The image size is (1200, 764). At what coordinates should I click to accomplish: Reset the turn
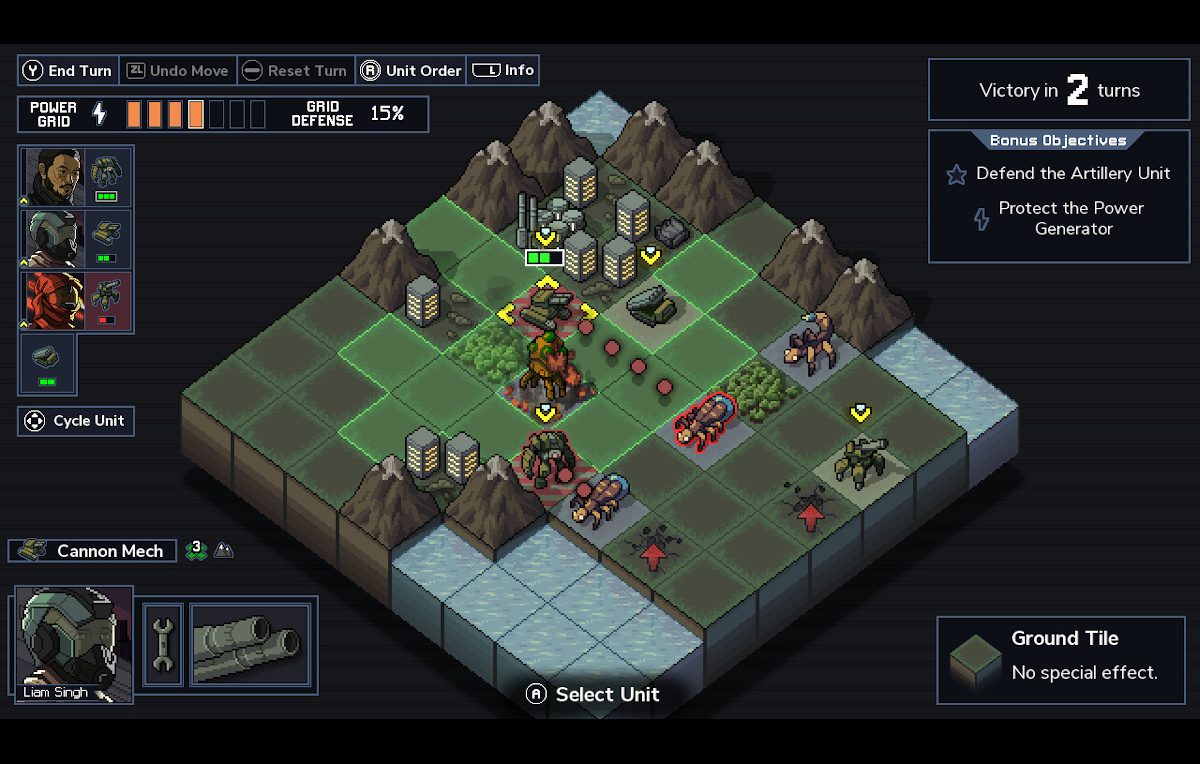coord(295,71)
